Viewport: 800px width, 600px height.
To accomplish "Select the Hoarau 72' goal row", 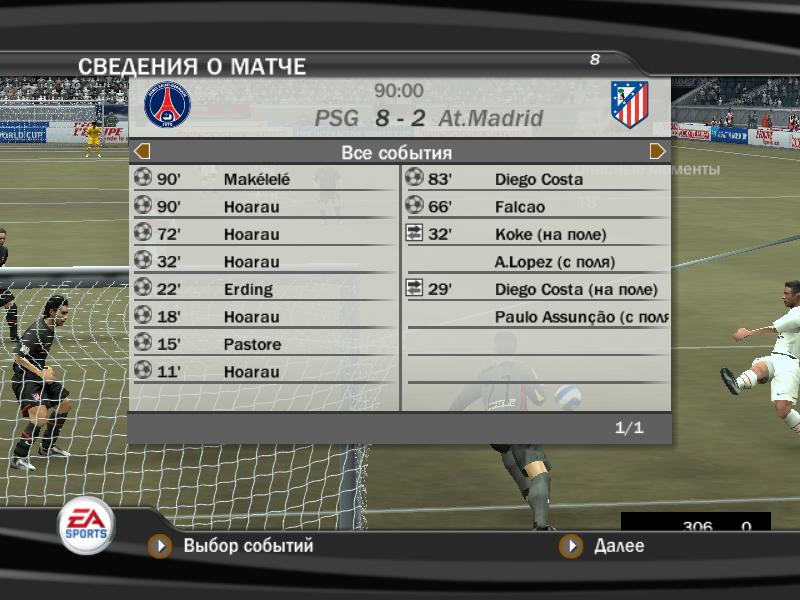I will [x=264, y=235].
